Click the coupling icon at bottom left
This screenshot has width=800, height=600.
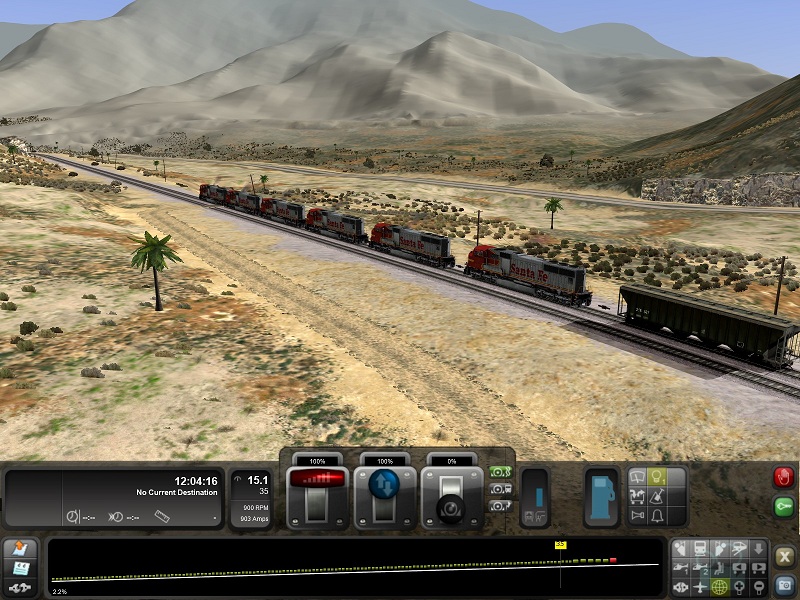click(20, 589)
